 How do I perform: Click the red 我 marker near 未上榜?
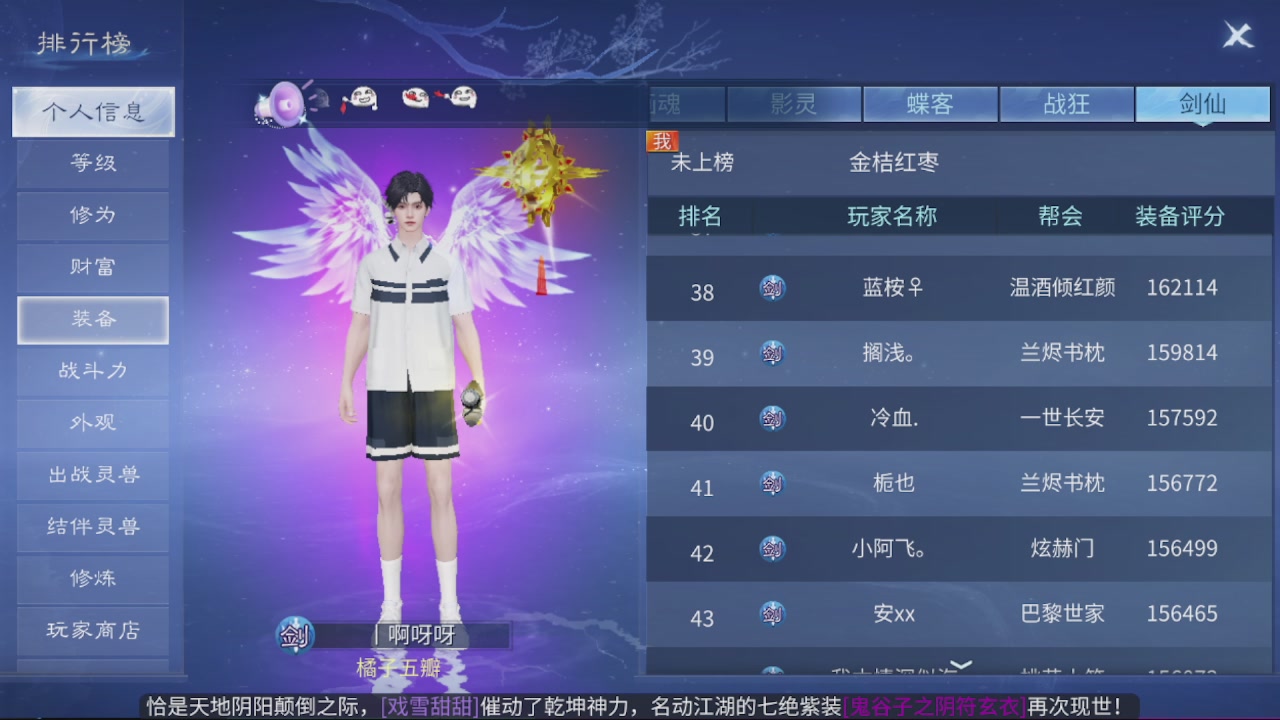[x=660, y=143]
